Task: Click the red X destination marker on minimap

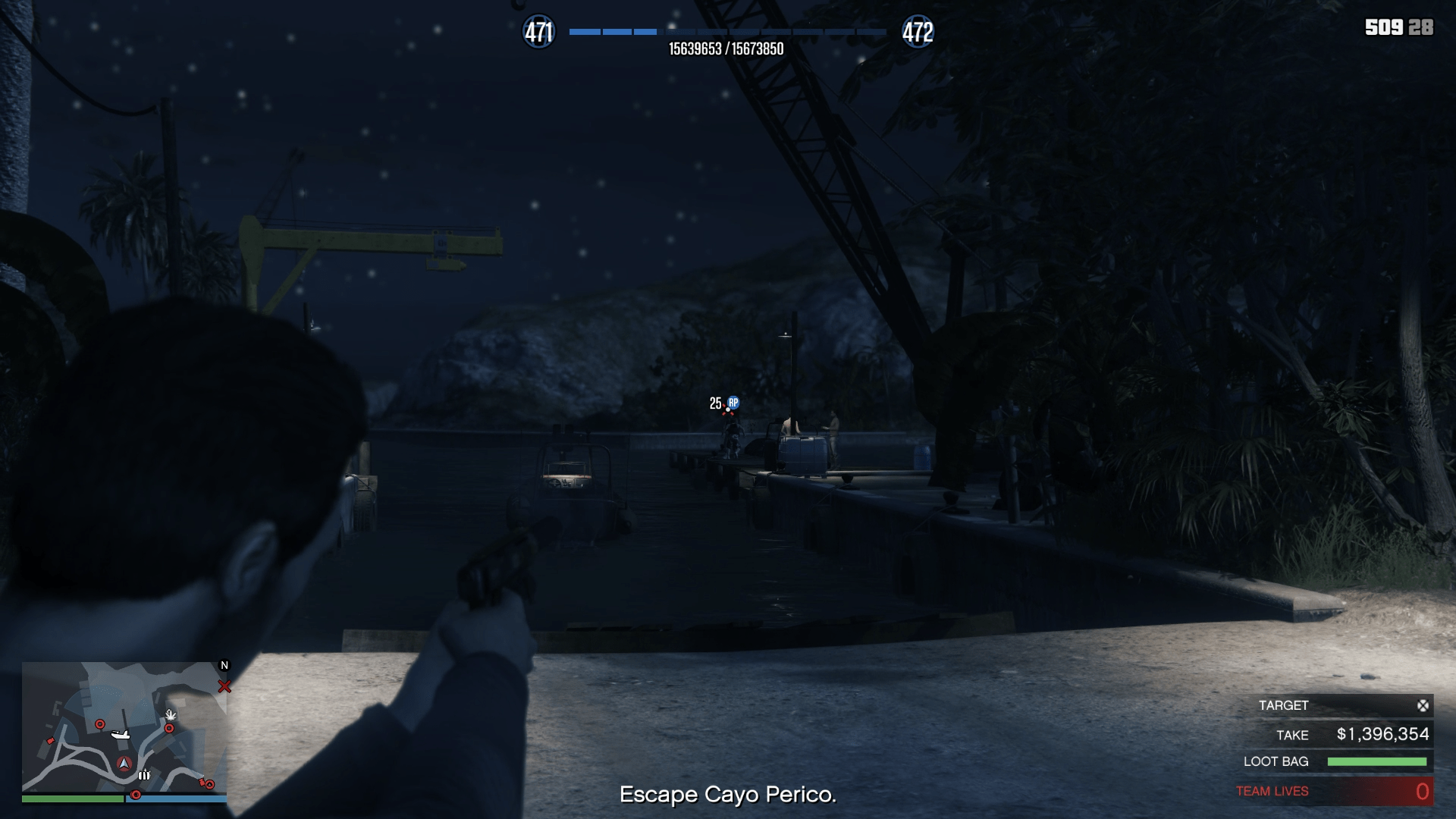Action: click(x=224, y=686)
